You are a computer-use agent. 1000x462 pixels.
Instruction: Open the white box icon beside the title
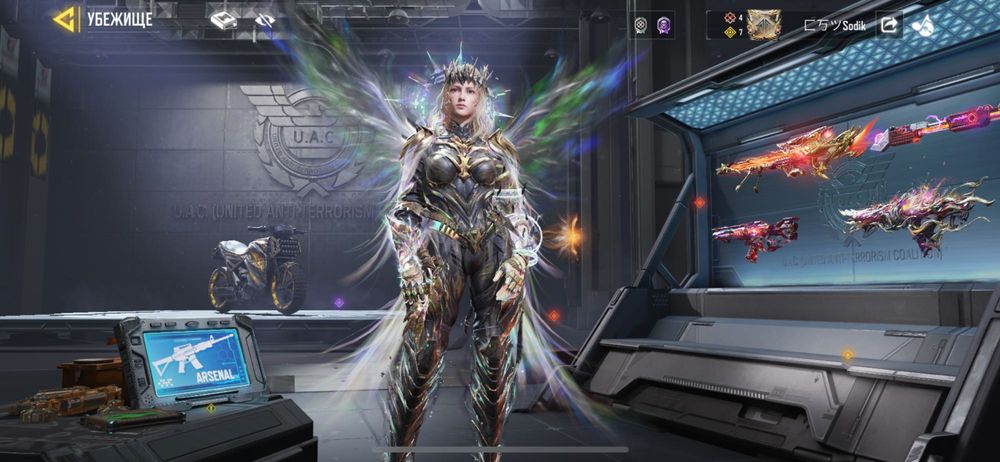pyautogui.click(x=224, y=19)
